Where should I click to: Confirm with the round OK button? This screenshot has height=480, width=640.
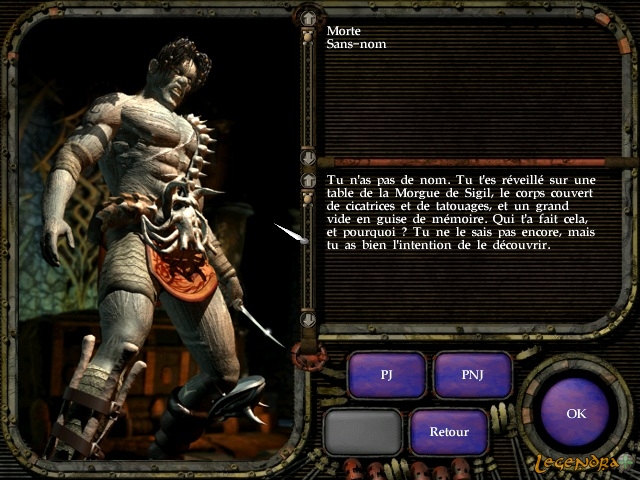click(x=576, y=412)
